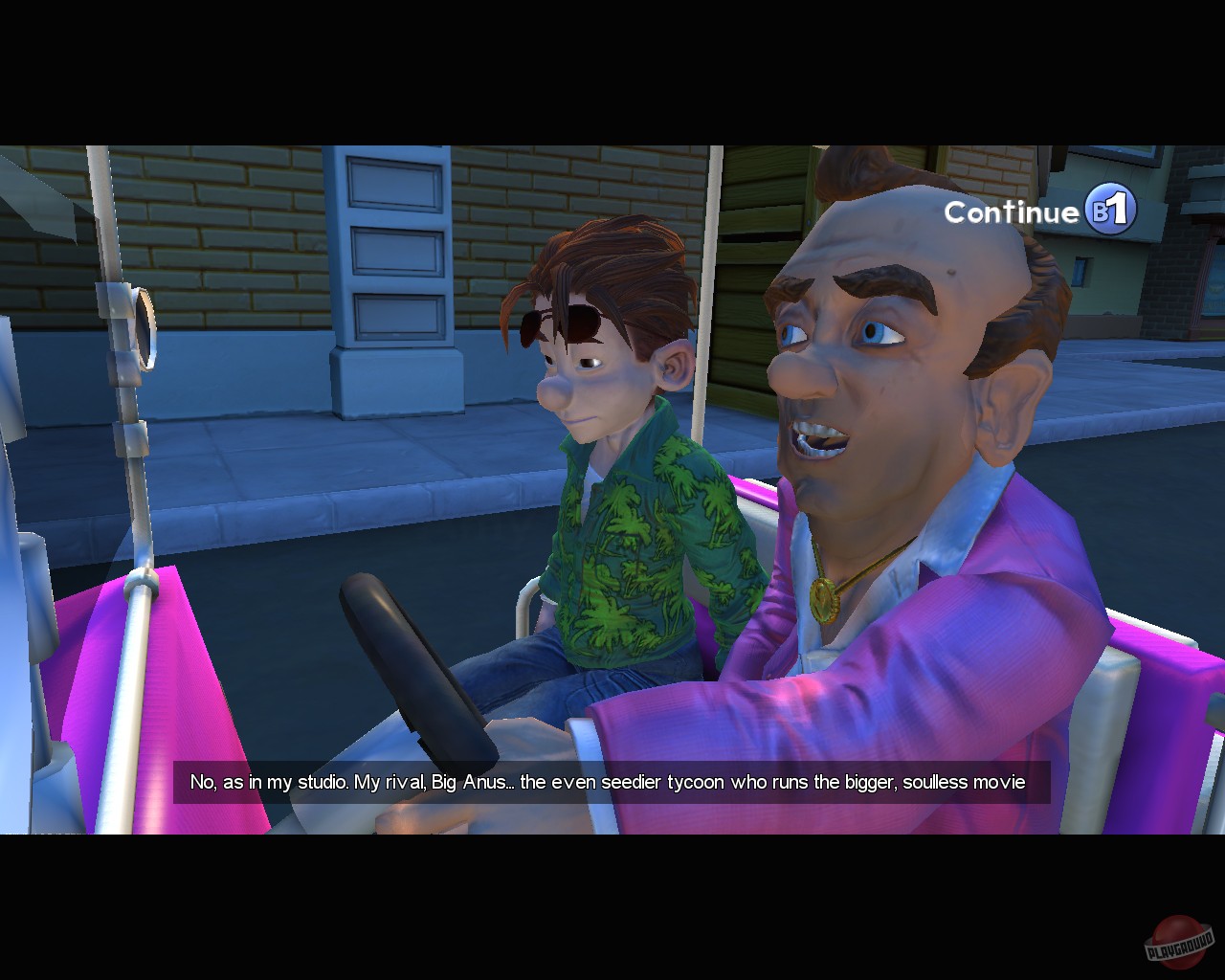Select the dark subtitle bar at the bottom

tap(611, 782)
